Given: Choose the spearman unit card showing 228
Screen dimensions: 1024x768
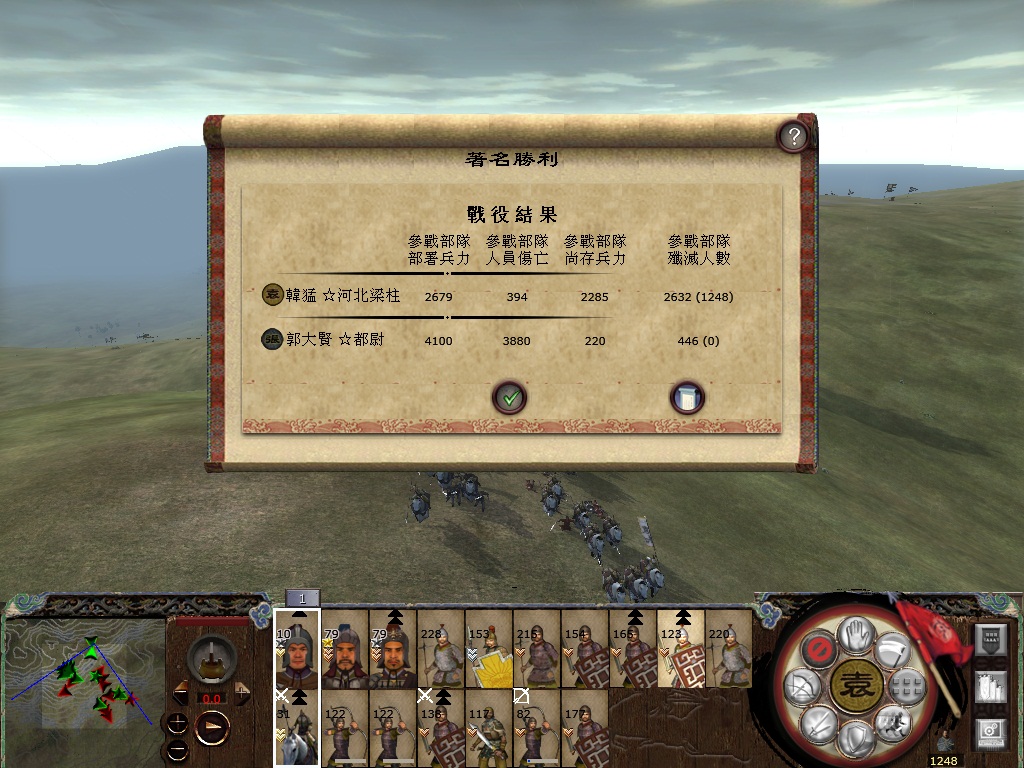Looking at the screenshot, I should click(x=440, y=656).
